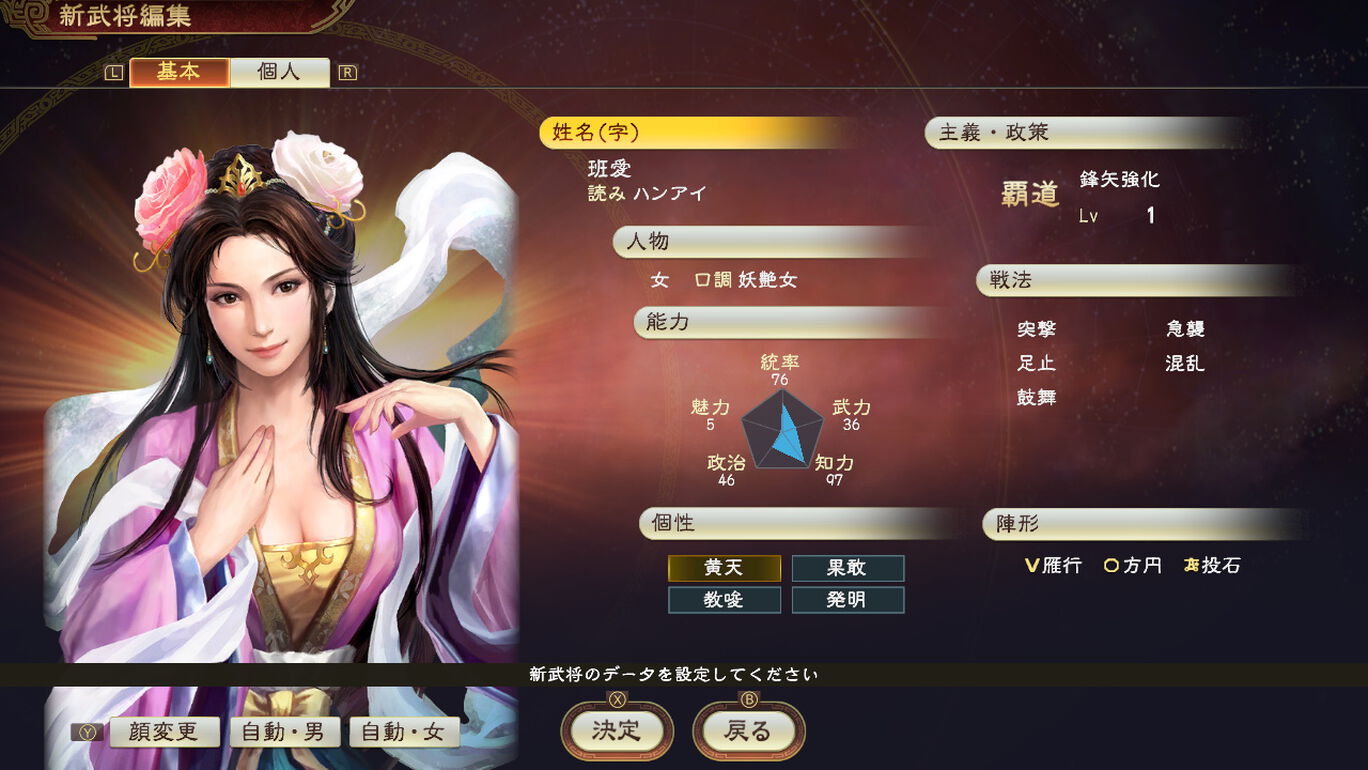This screenshot has height=770, width=1368.
Task: Change the face with 顔変更
Action: [165, 732]
